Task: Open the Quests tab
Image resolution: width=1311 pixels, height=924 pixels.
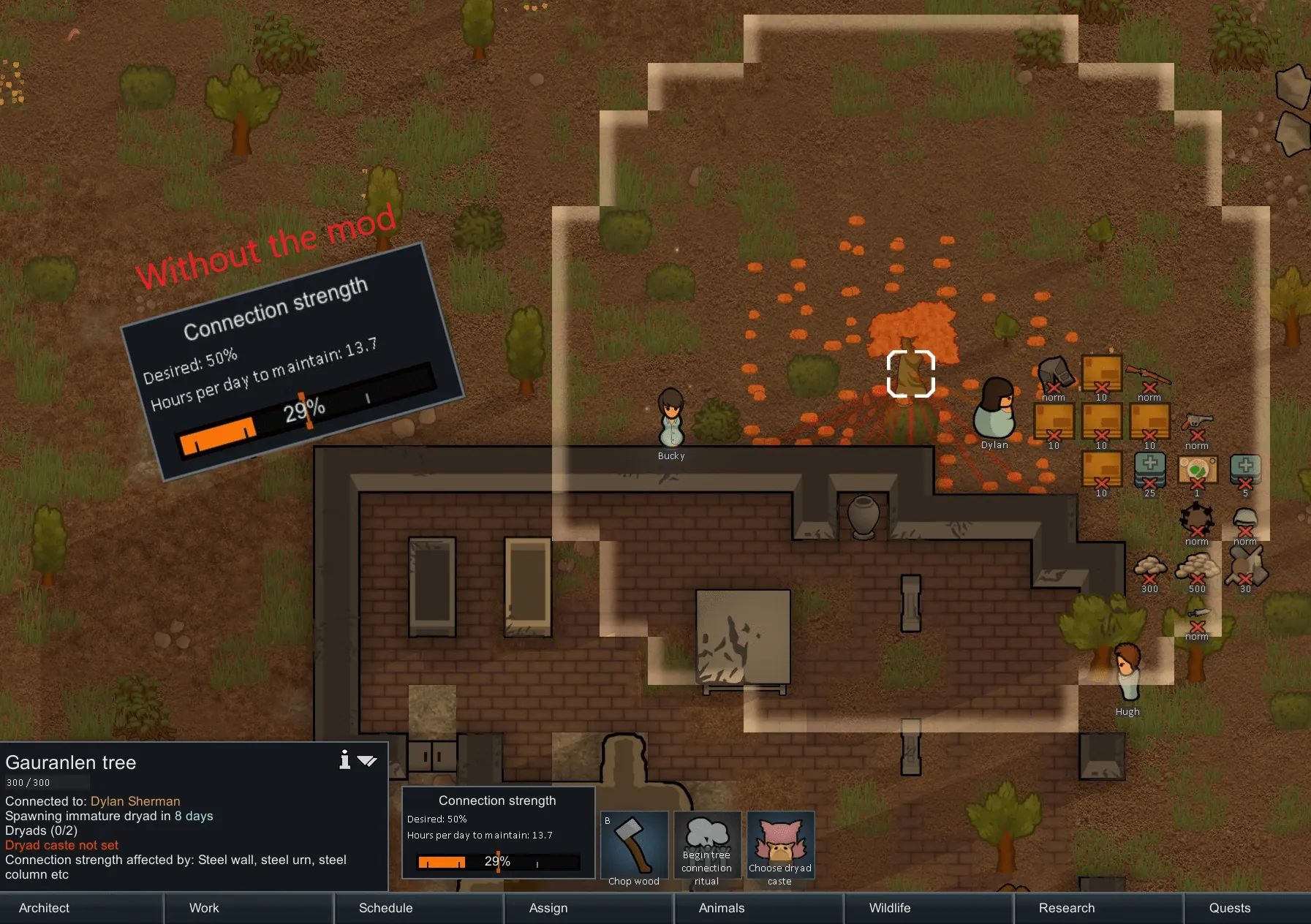Action: (1230, 908)
